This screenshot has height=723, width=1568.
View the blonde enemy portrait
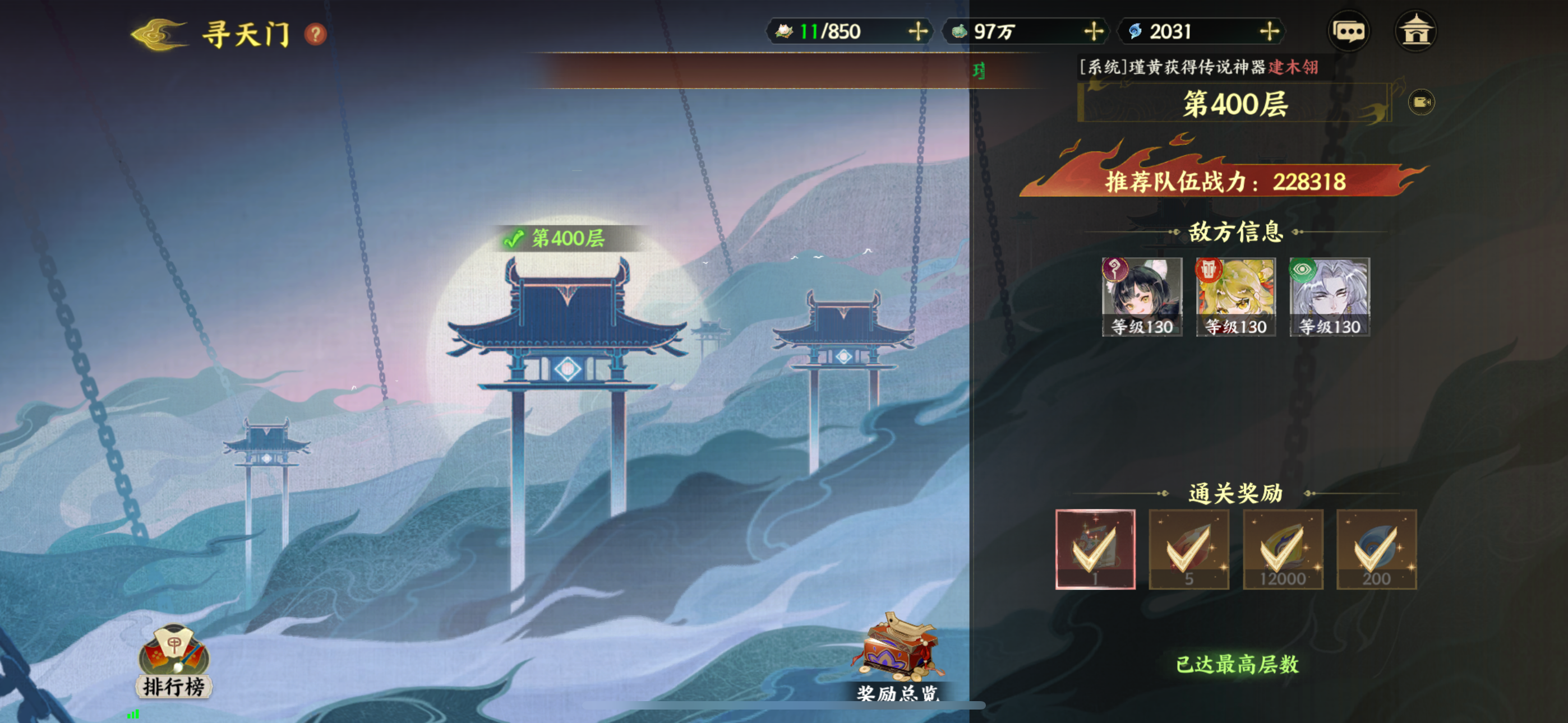pyautogui.click(x=1235, y=296)
